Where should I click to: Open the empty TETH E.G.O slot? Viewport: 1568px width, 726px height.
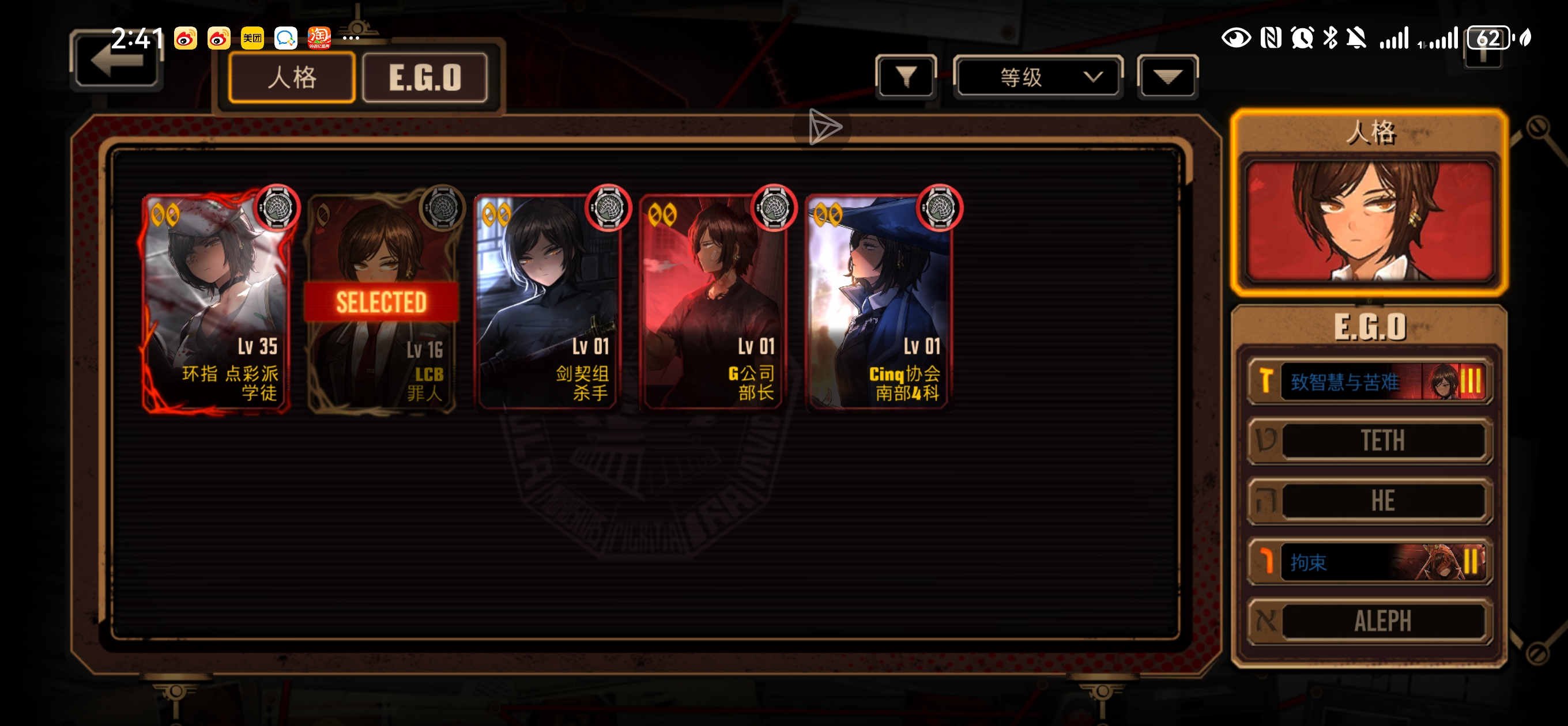click(x=1369, y=441)
